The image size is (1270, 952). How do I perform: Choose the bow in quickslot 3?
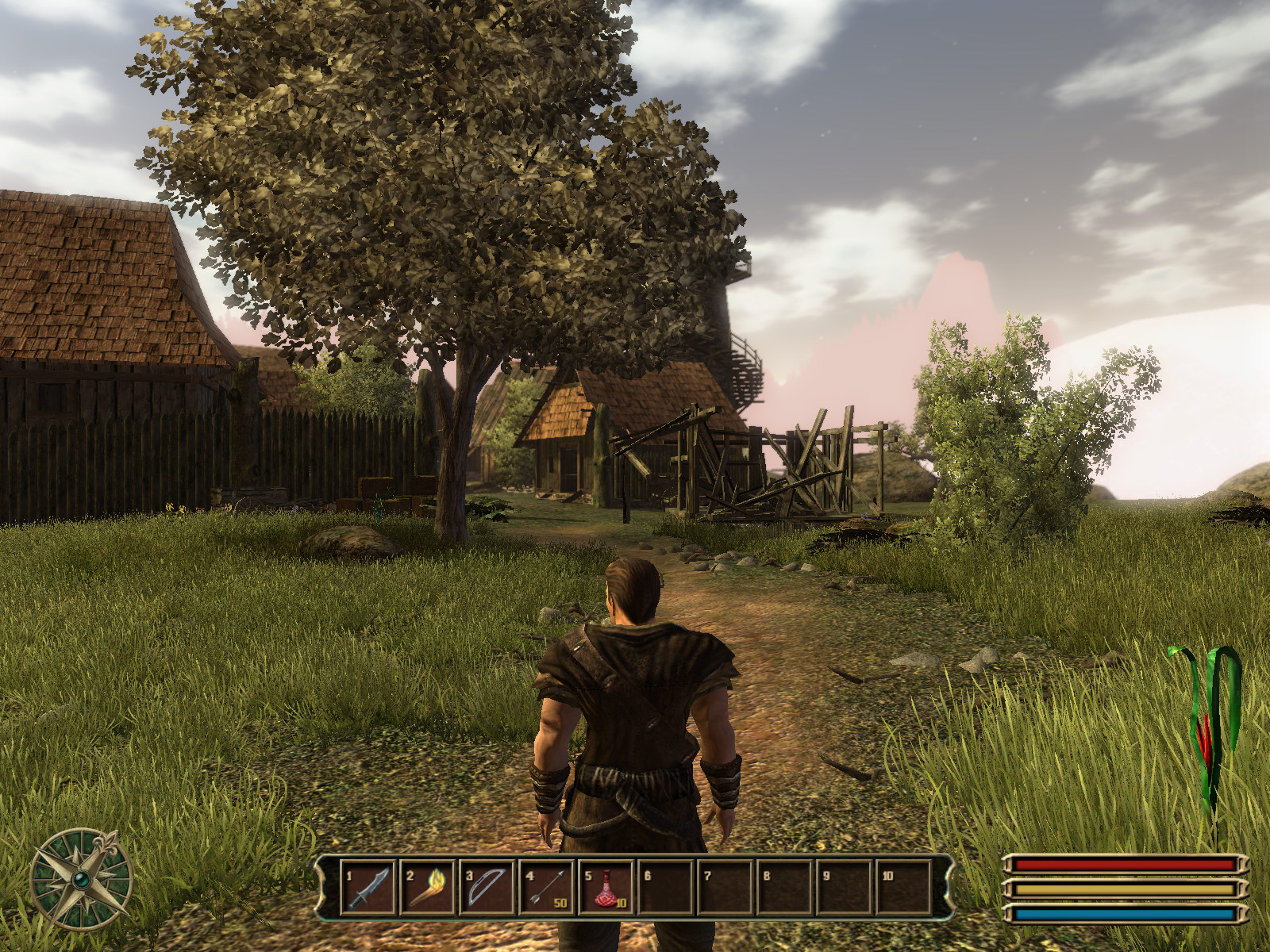pos(487,886)
